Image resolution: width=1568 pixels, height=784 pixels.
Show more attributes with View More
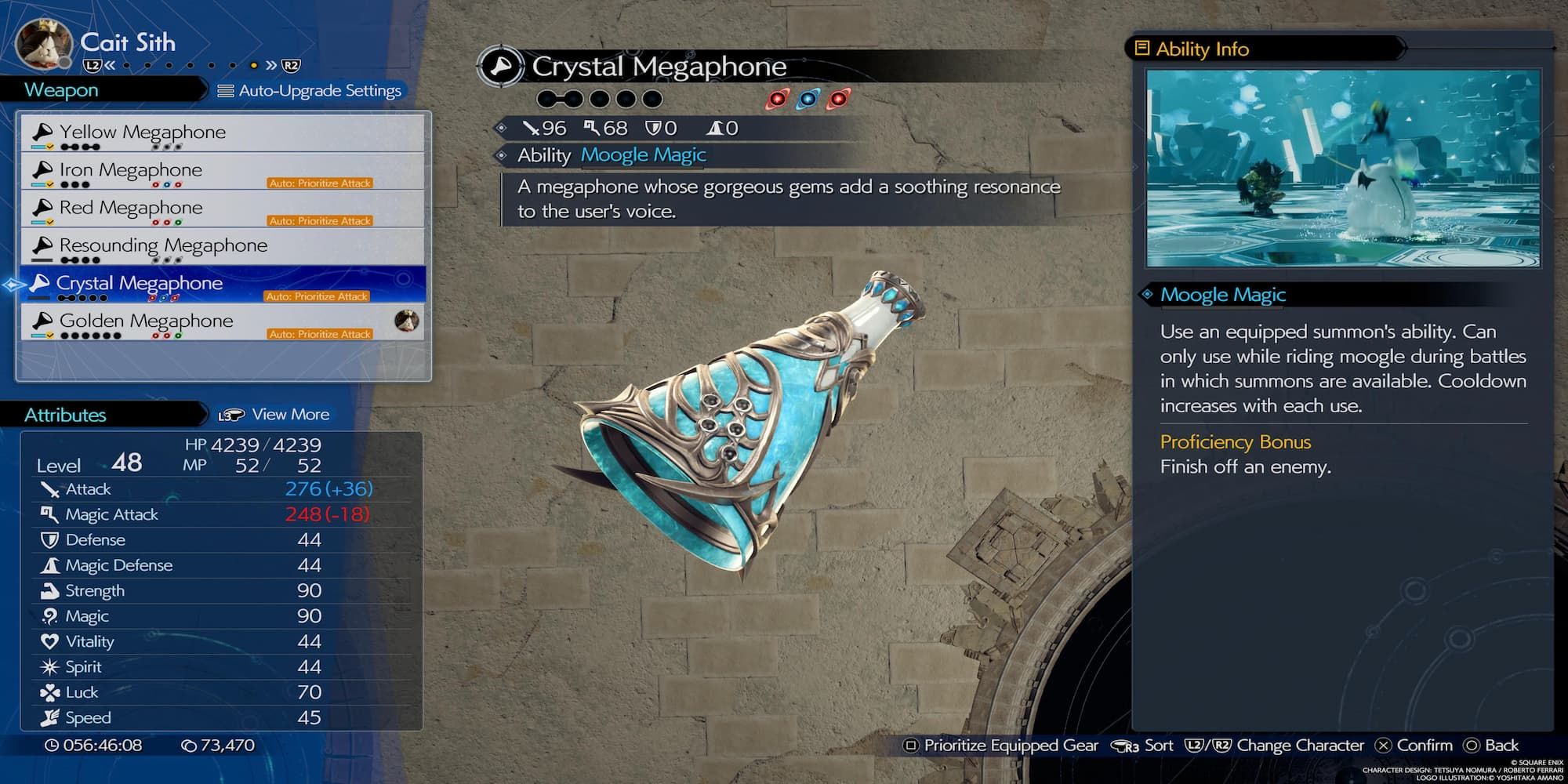(x=274, y=415)
